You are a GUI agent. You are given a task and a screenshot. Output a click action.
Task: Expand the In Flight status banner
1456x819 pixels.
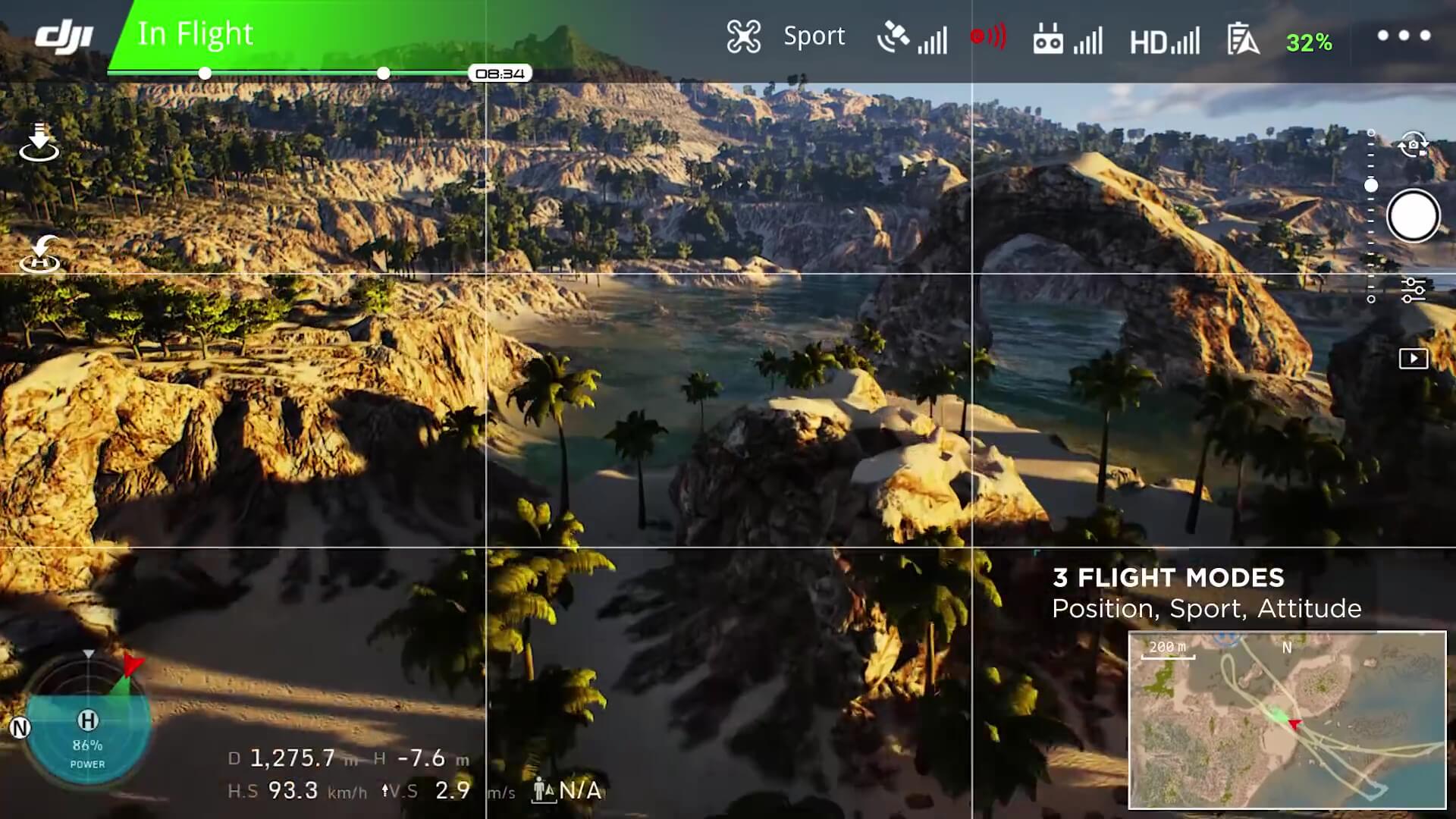pos(197,34)
